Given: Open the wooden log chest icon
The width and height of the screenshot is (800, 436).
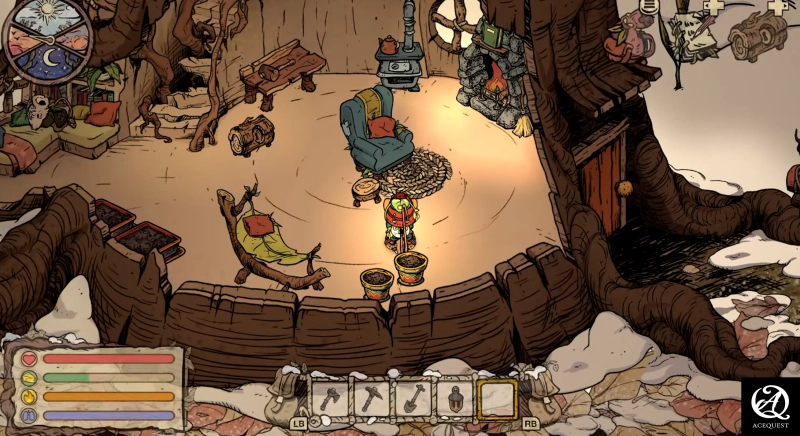Looking at the screenshot, I should coord(757,38).
